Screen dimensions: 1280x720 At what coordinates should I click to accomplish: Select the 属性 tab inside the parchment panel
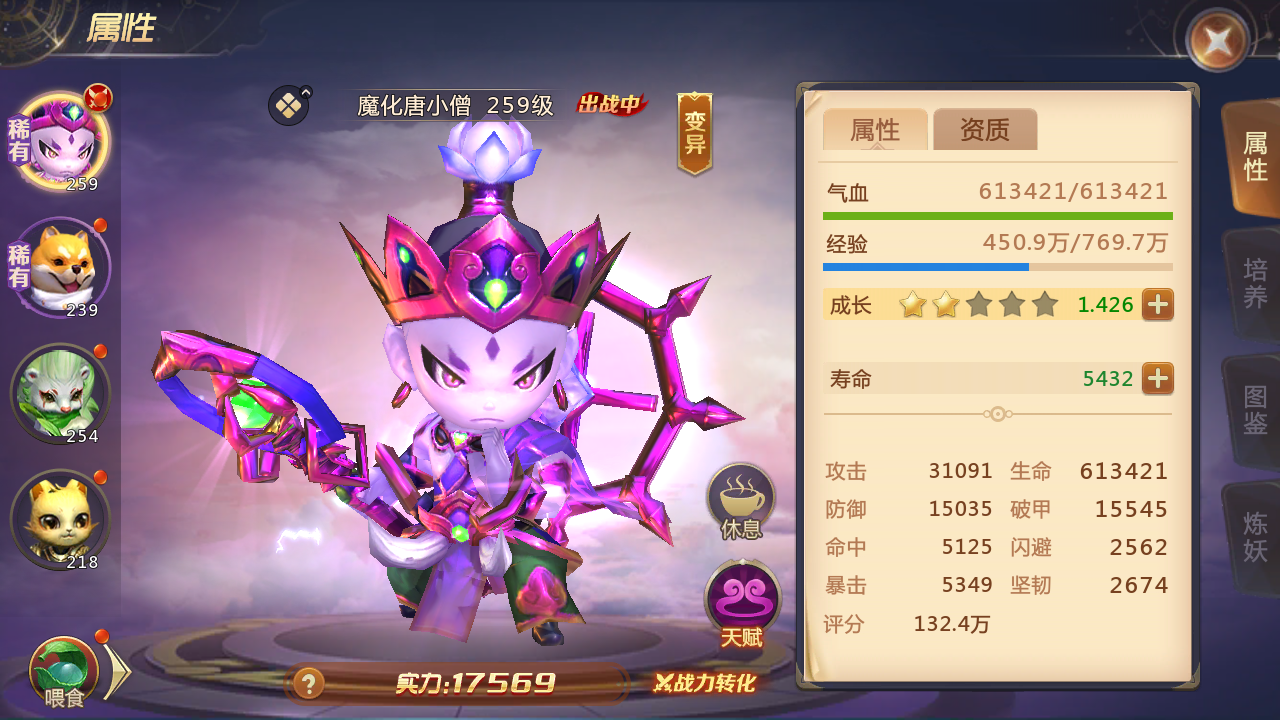click(x=875, y=130)
